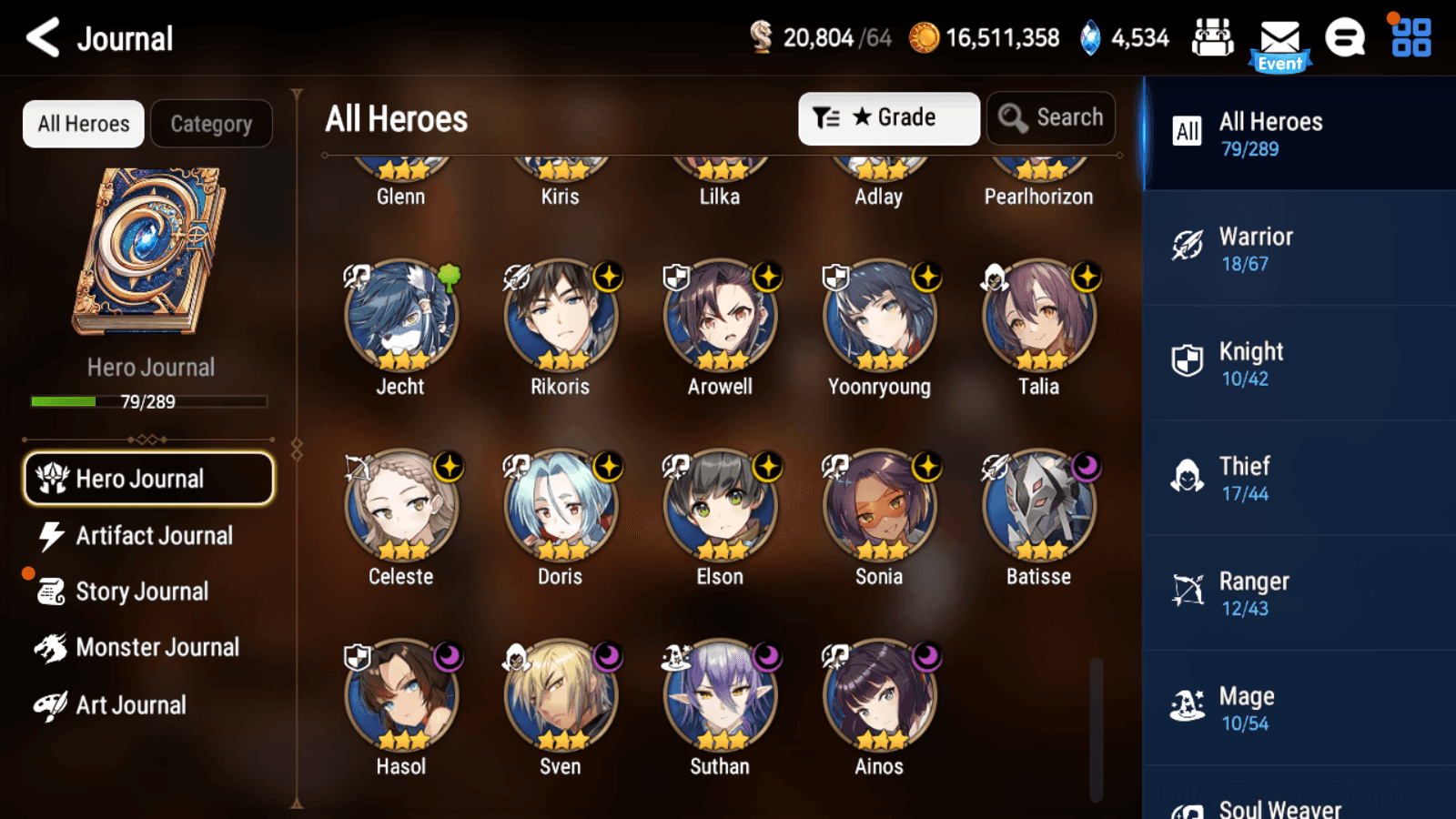Open the Grade sort dropdown
The height and width of the screenshot is (819, 1456).
pyautogui.click(x=888, y=118)
